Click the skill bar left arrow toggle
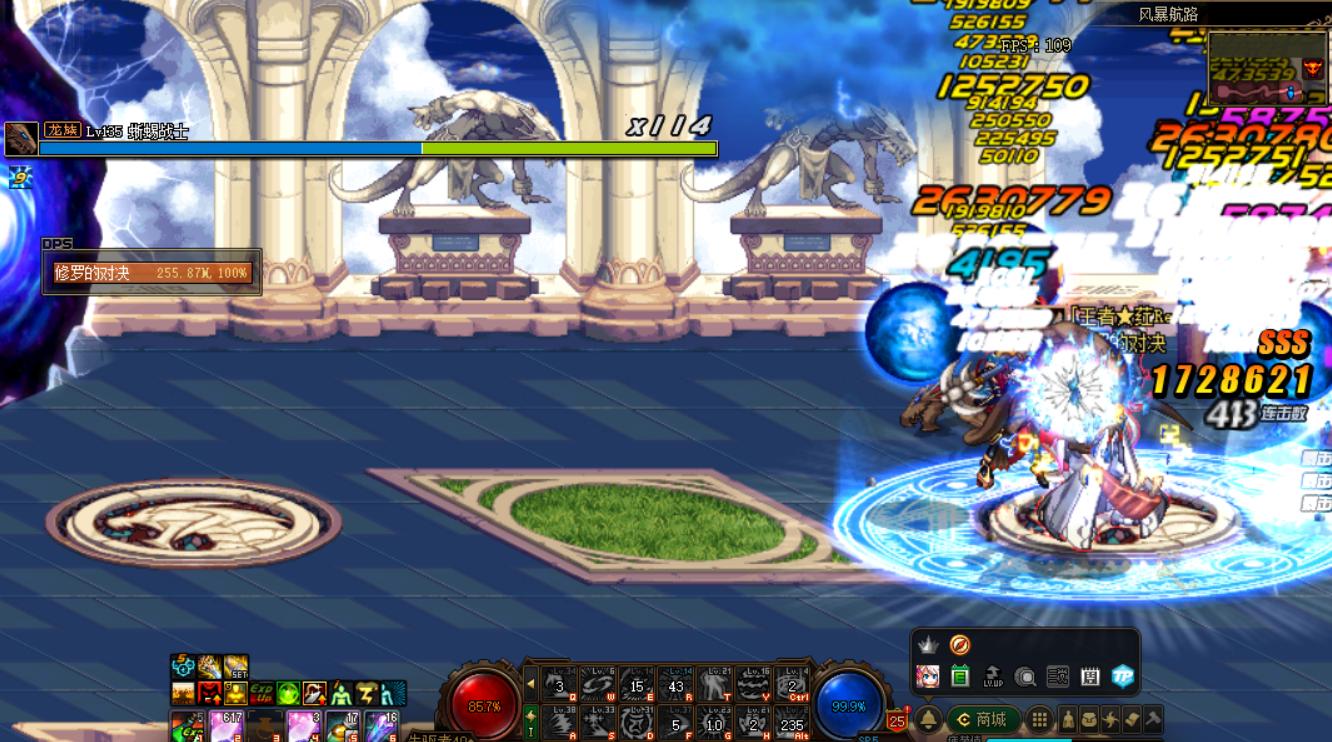This screenshot has width=1332, height=742. 531,684
